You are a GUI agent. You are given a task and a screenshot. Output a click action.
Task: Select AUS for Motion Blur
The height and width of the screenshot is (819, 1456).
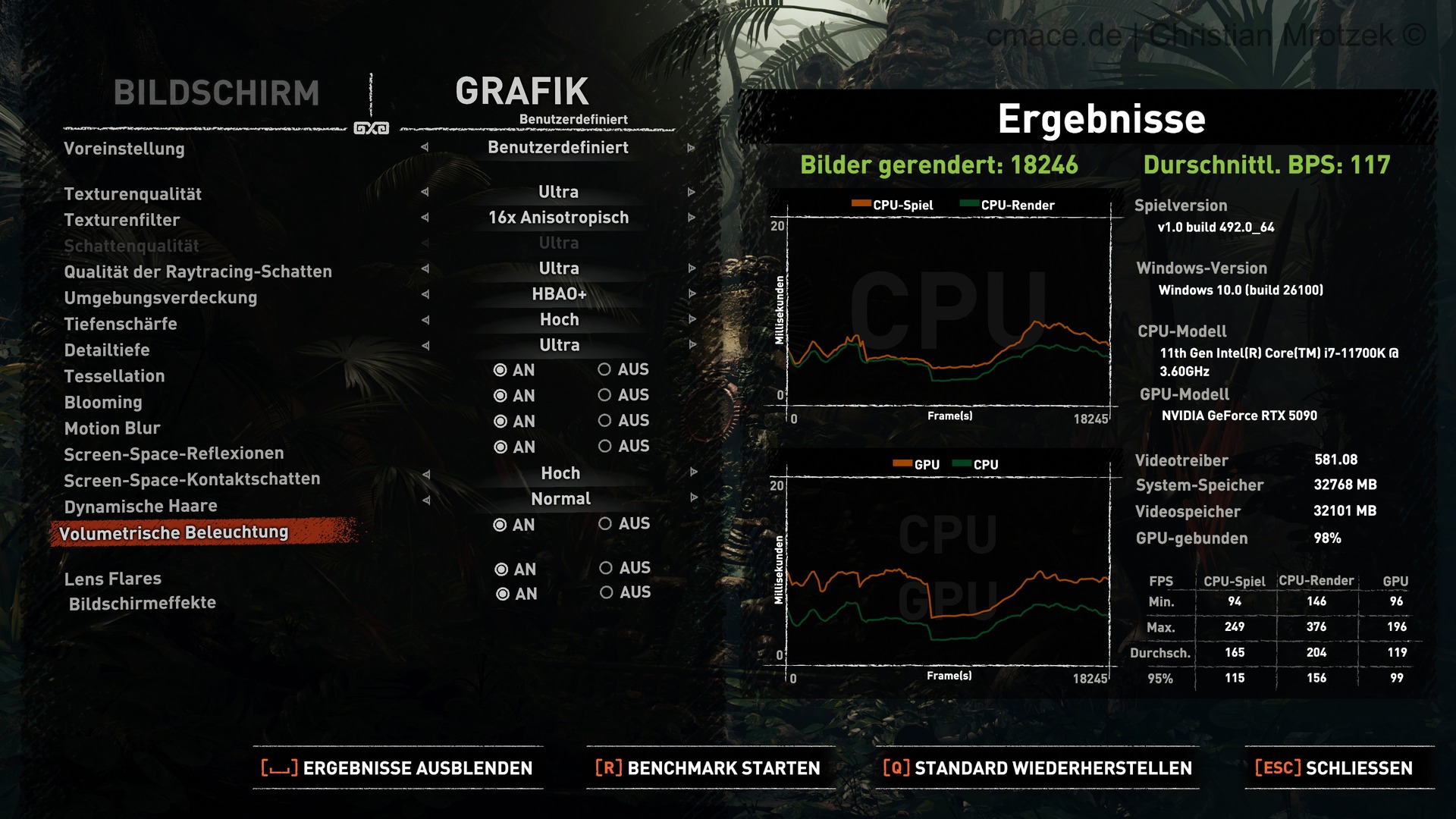(x=604, y=420)
